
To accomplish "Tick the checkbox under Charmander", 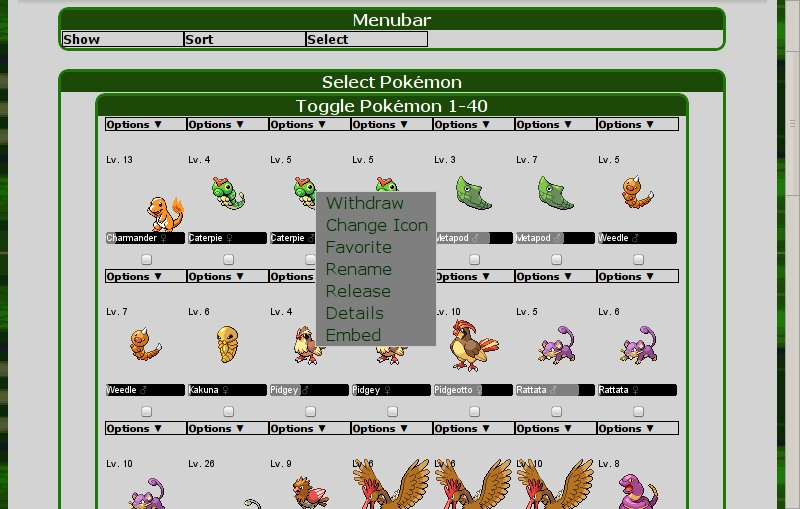I will (147, 260).
